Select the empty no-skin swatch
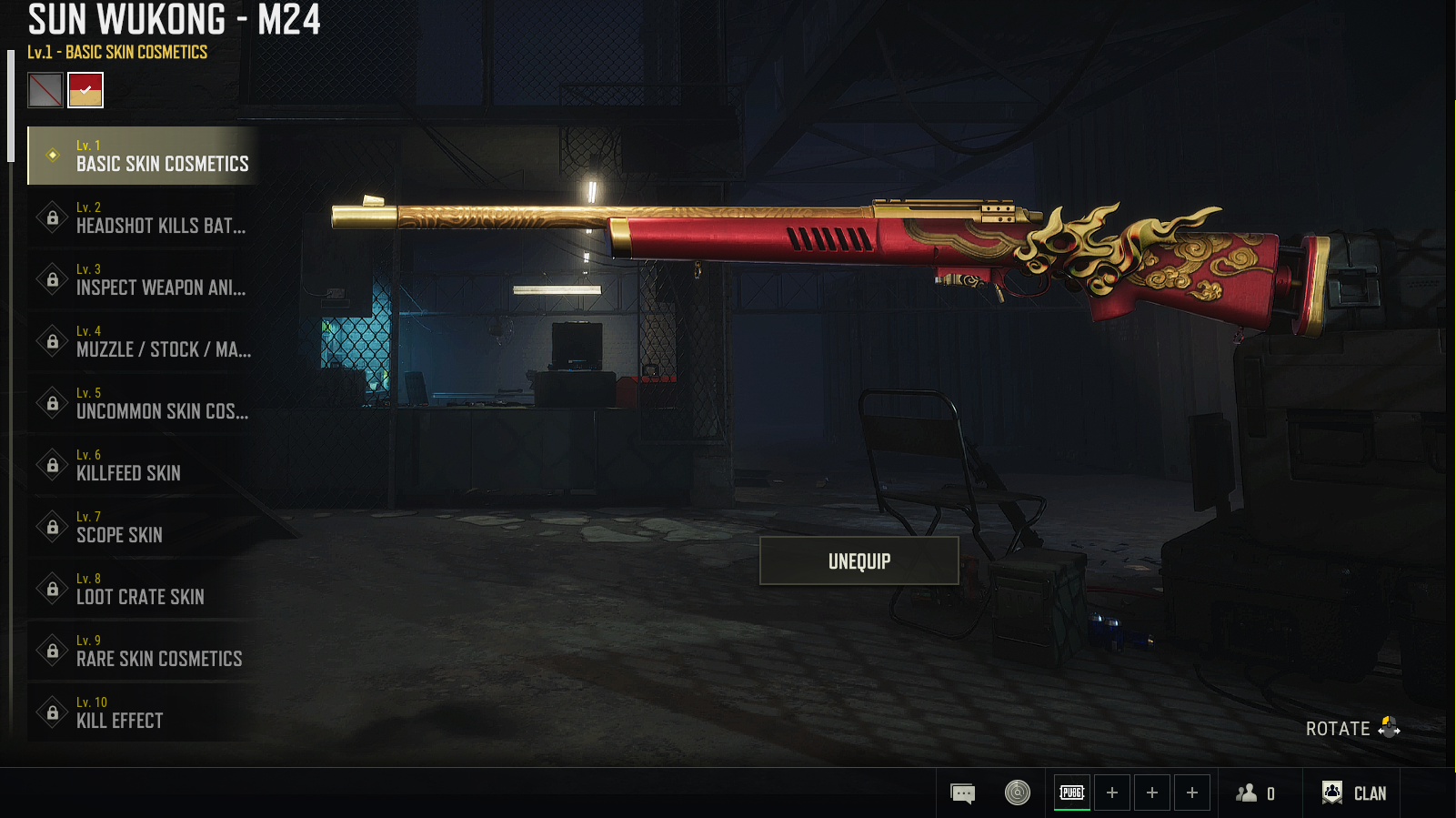The height and width of the screenshot is (818, 1456). click(45, 90)
